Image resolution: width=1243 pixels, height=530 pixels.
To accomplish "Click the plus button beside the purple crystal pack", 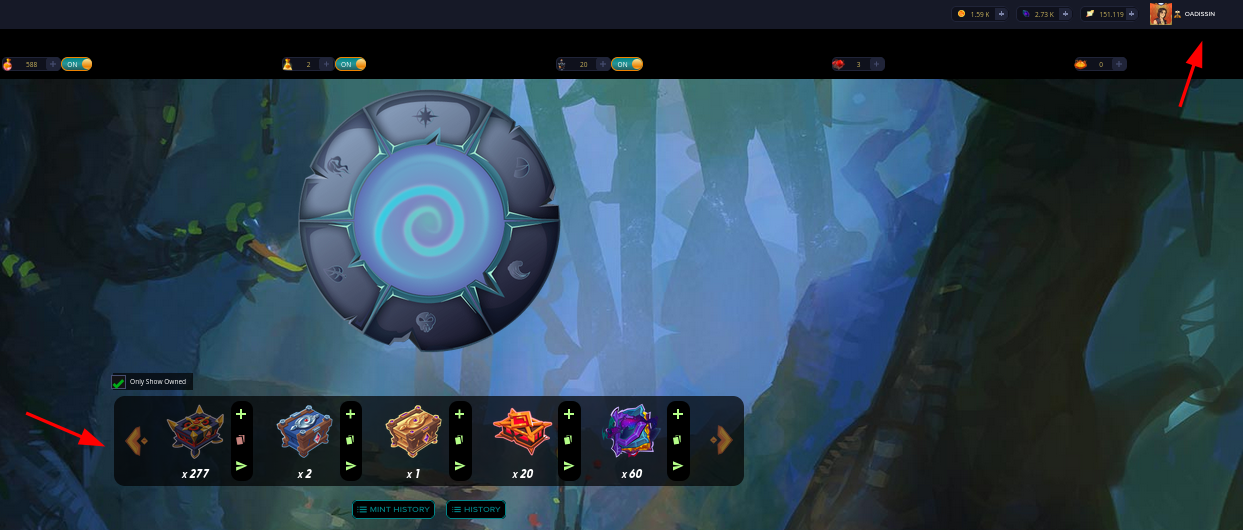I will pos(677,414).
